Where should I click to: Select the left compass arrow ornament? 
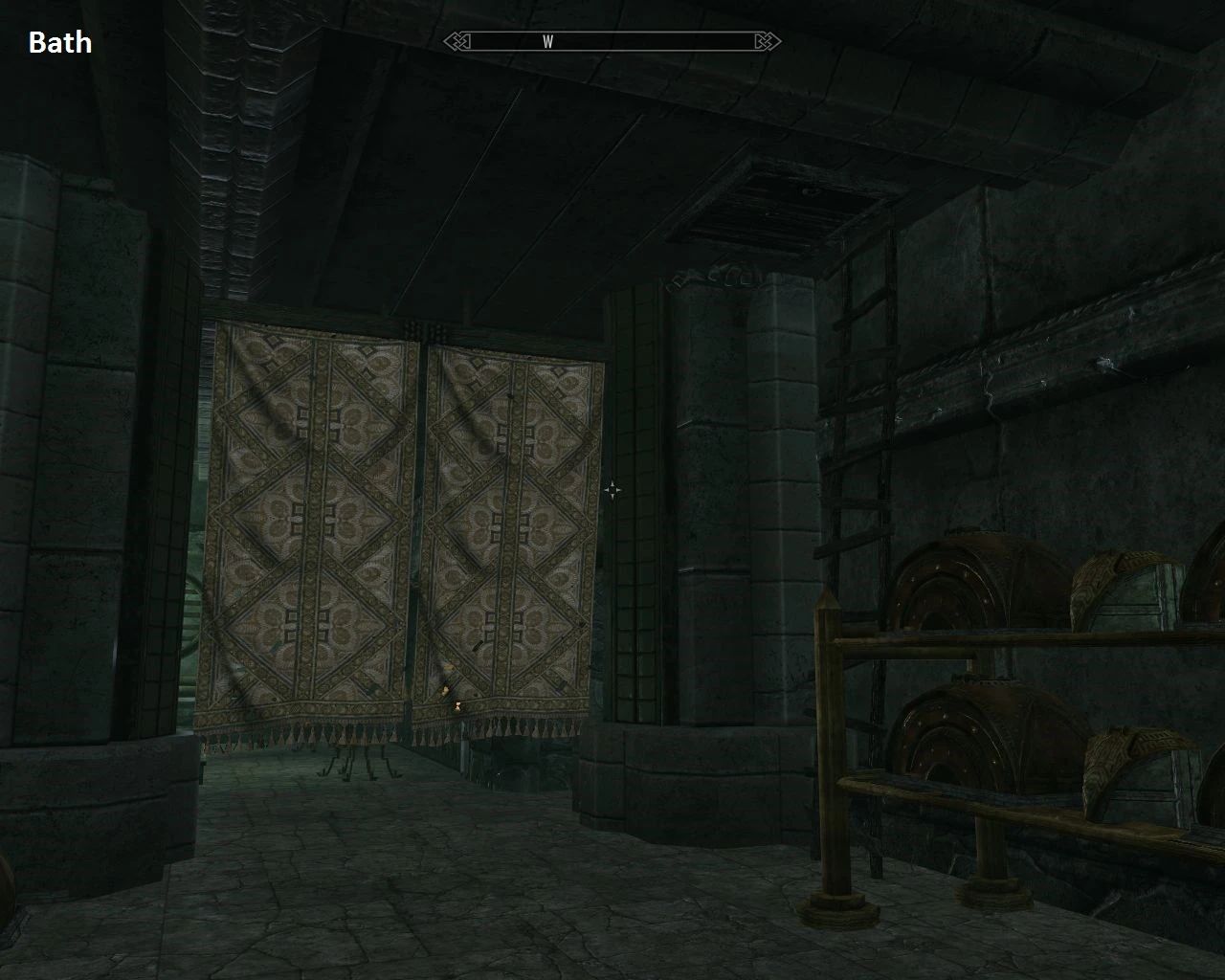(458, 41)
